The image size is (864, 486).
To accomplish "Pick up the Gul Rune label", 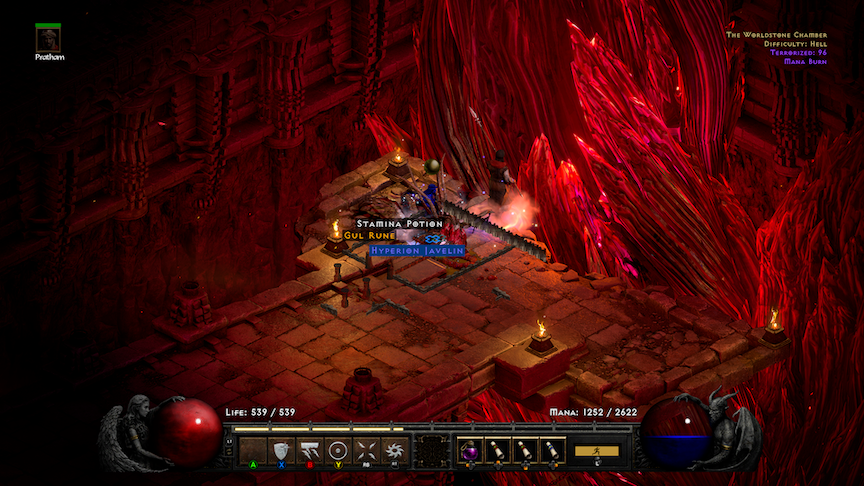I will click(x=369, y=236).
